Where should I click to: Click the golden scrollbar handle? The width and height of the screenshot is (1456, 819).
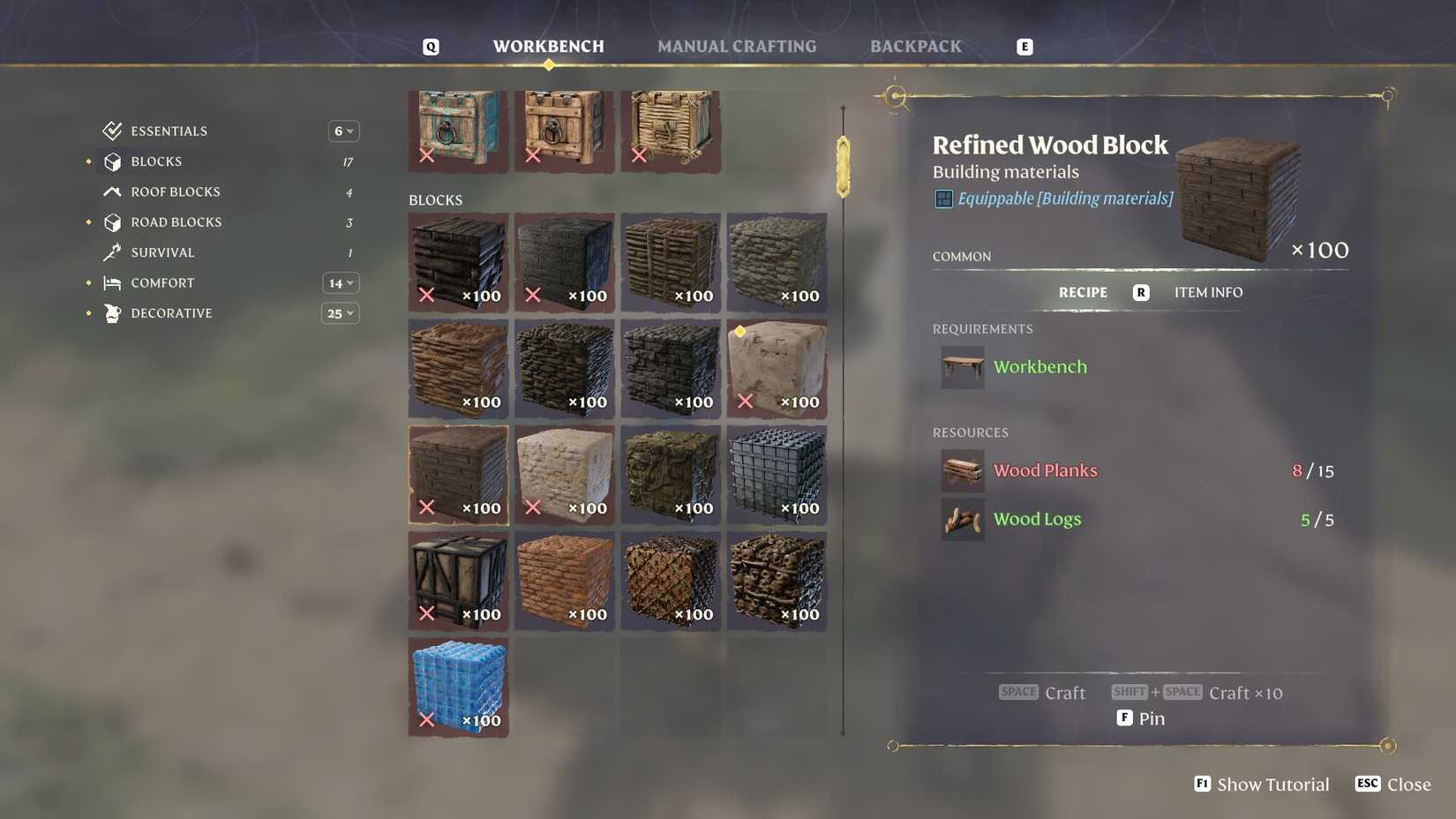coord(842,163)
